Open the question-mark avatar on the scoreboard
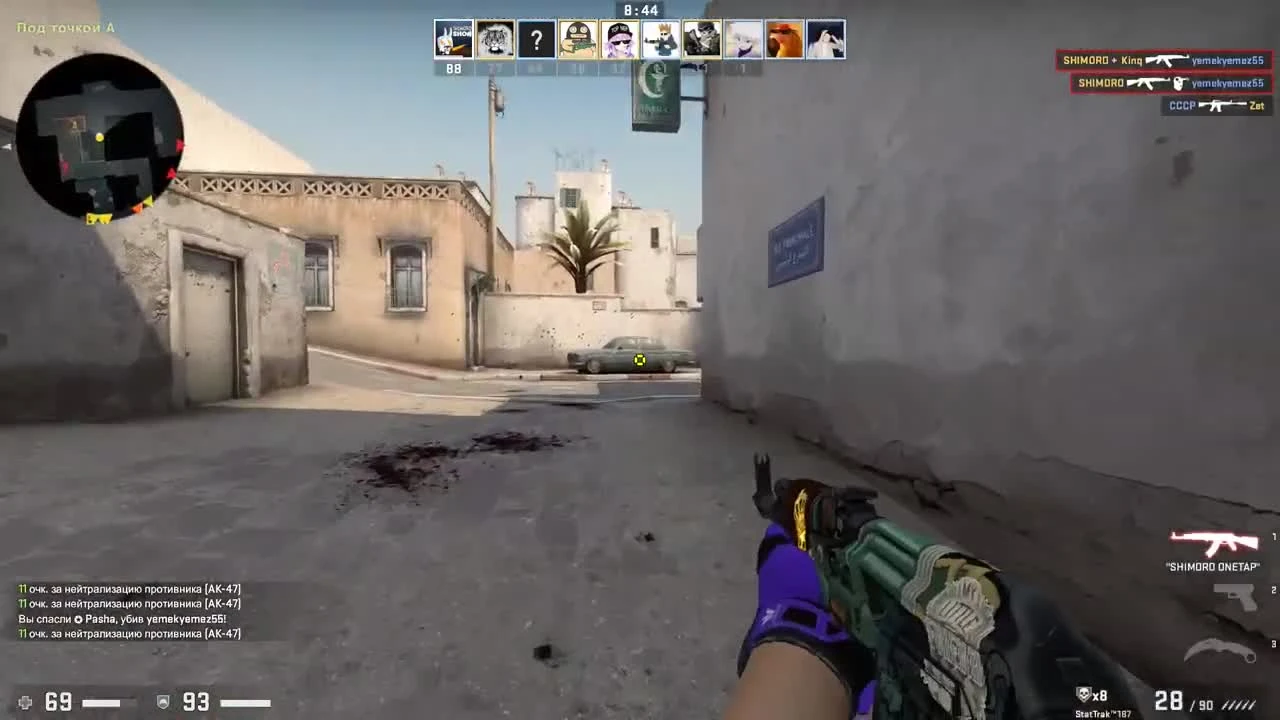The width and height of the screenshot is (1280, 720). coord(537,39)
